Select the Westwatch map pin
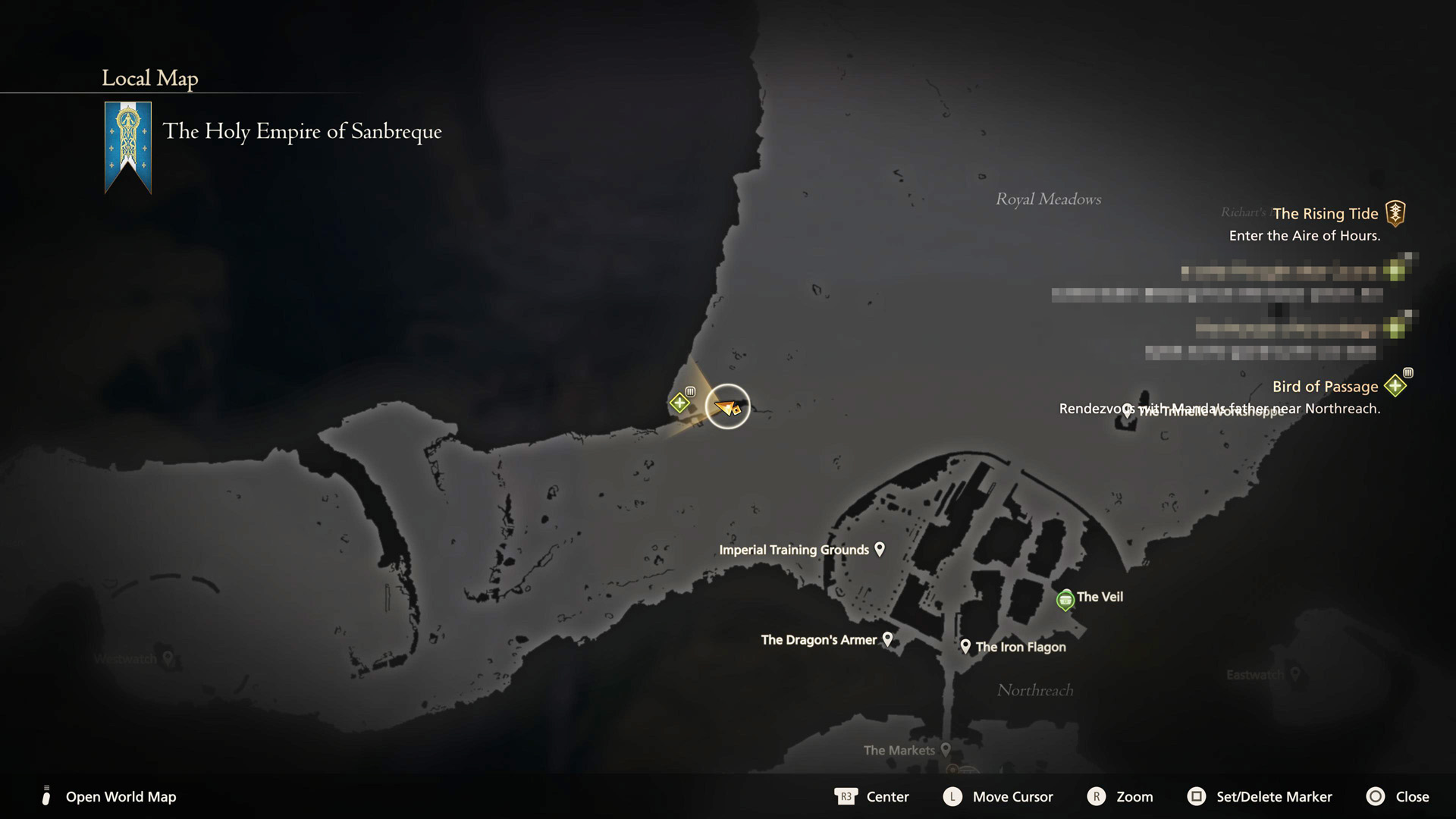The height and width of the screenshot is (819, 1456). 168,658
